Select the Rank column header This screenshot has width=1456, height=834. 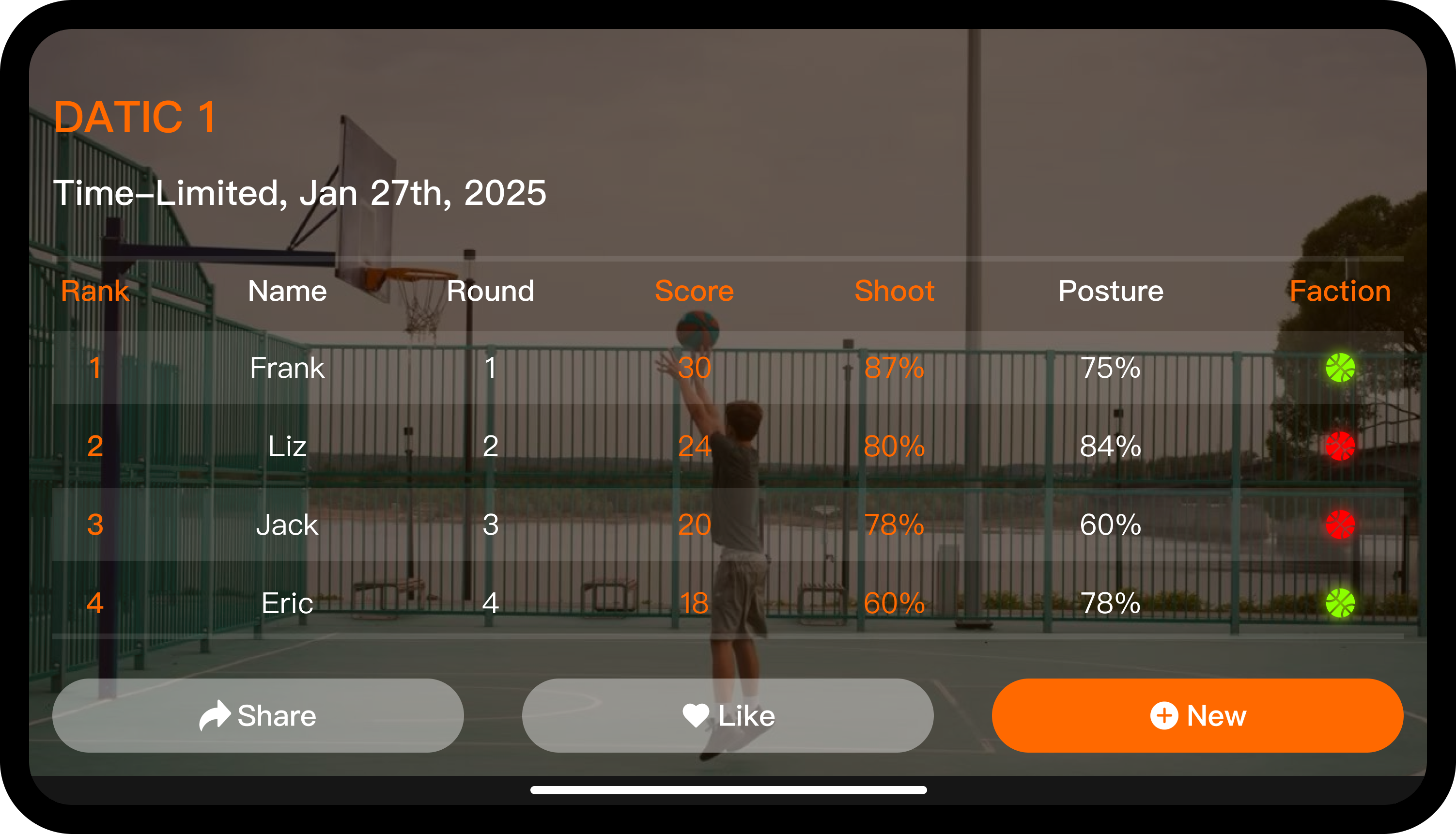(x=95, y=291)
